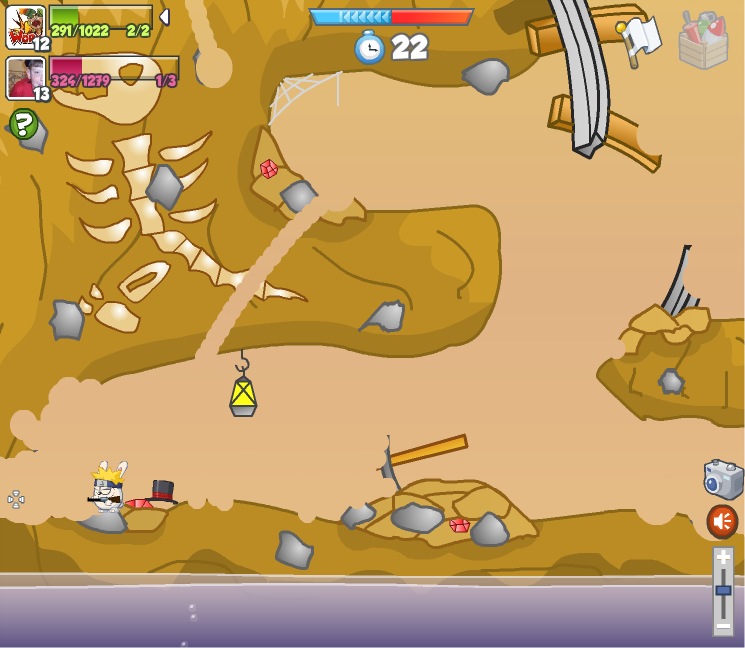Click the white surrender flag
The width and height of the screenshot is (745, 650).
(638, 38)
